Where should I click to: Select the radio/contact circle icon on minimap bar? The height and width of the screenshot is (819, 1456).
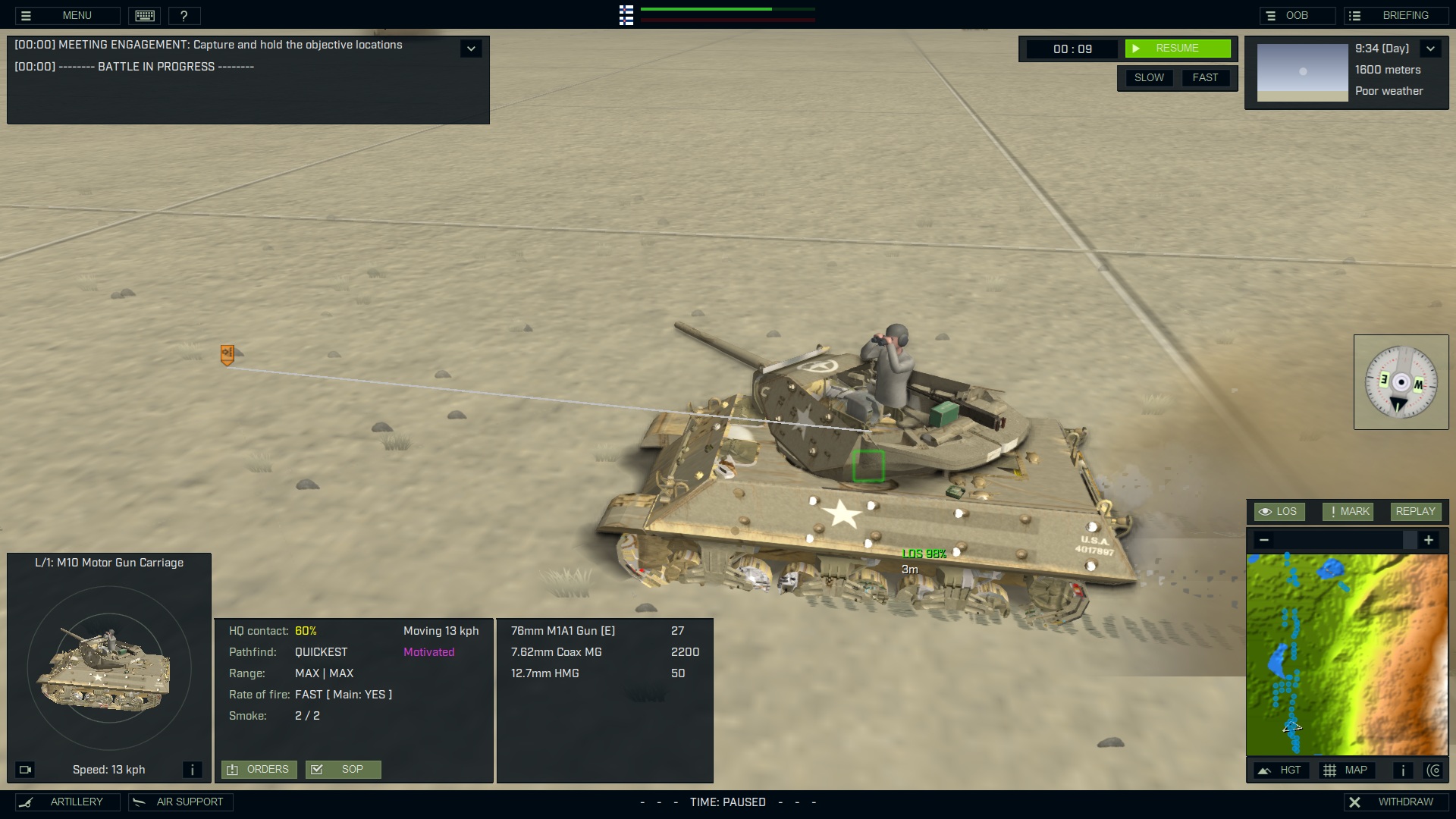point(1436,770)
